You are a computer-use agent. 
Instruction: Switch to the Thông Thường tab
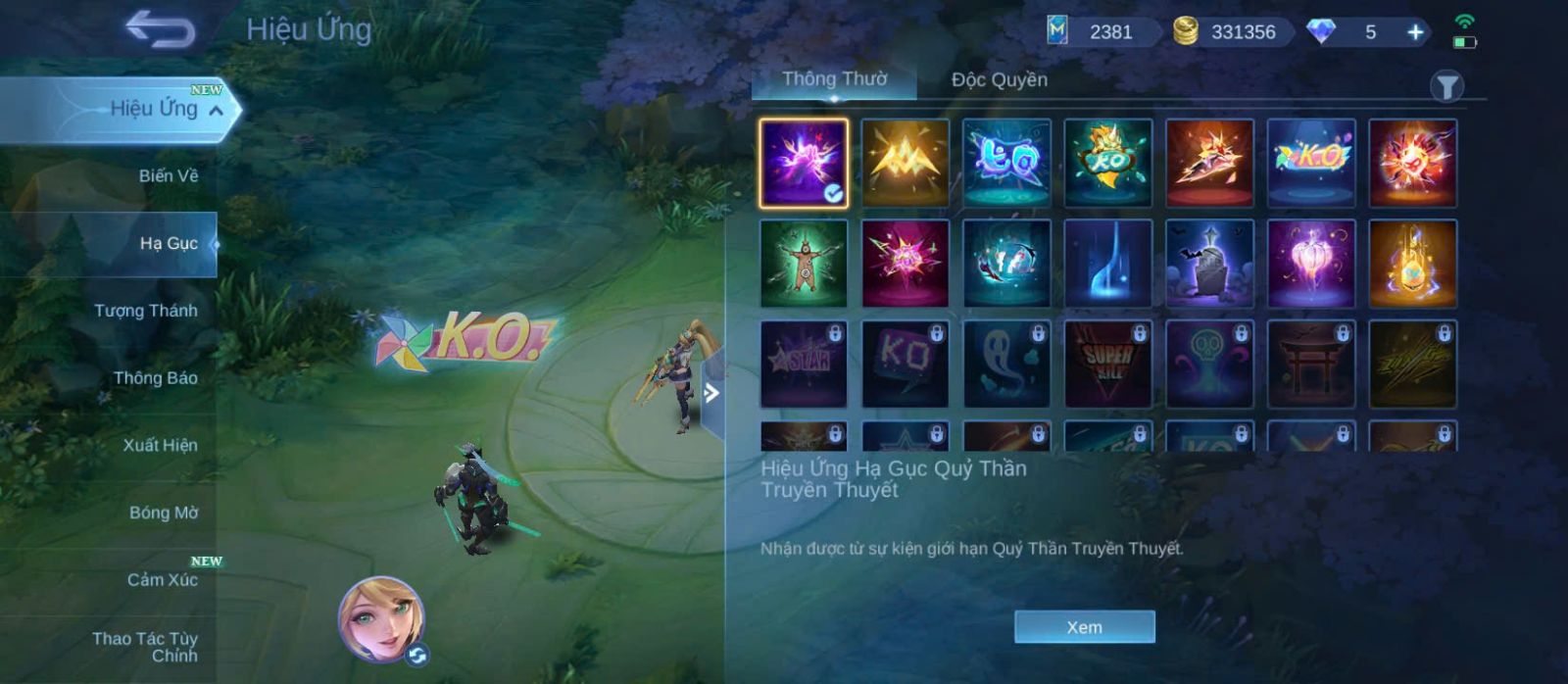coord(834,79)
